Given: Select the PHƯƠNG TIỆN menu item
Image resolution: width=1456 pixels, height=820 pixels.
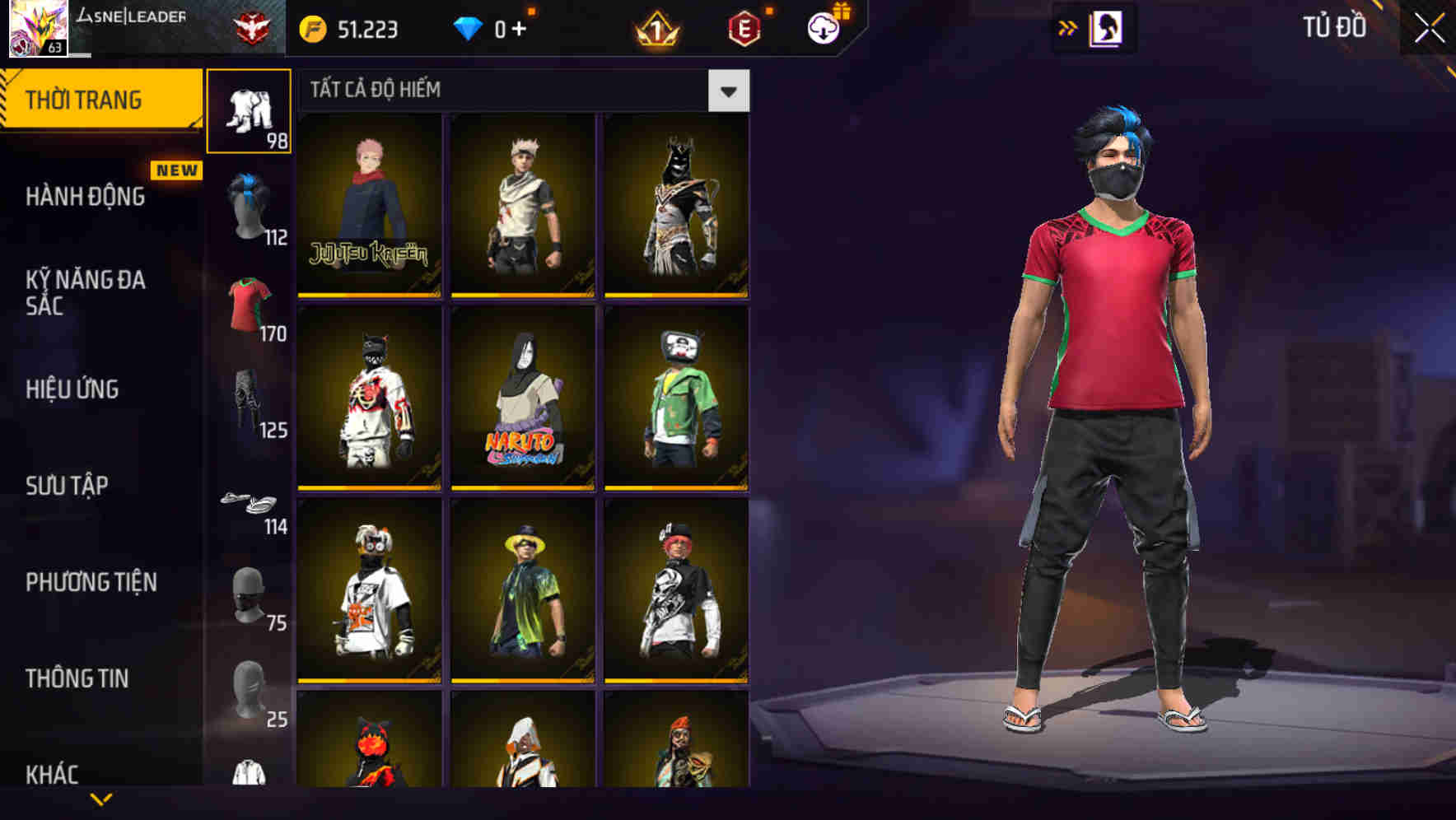Looking at the screenshot, I should click(x=91, y=582).
